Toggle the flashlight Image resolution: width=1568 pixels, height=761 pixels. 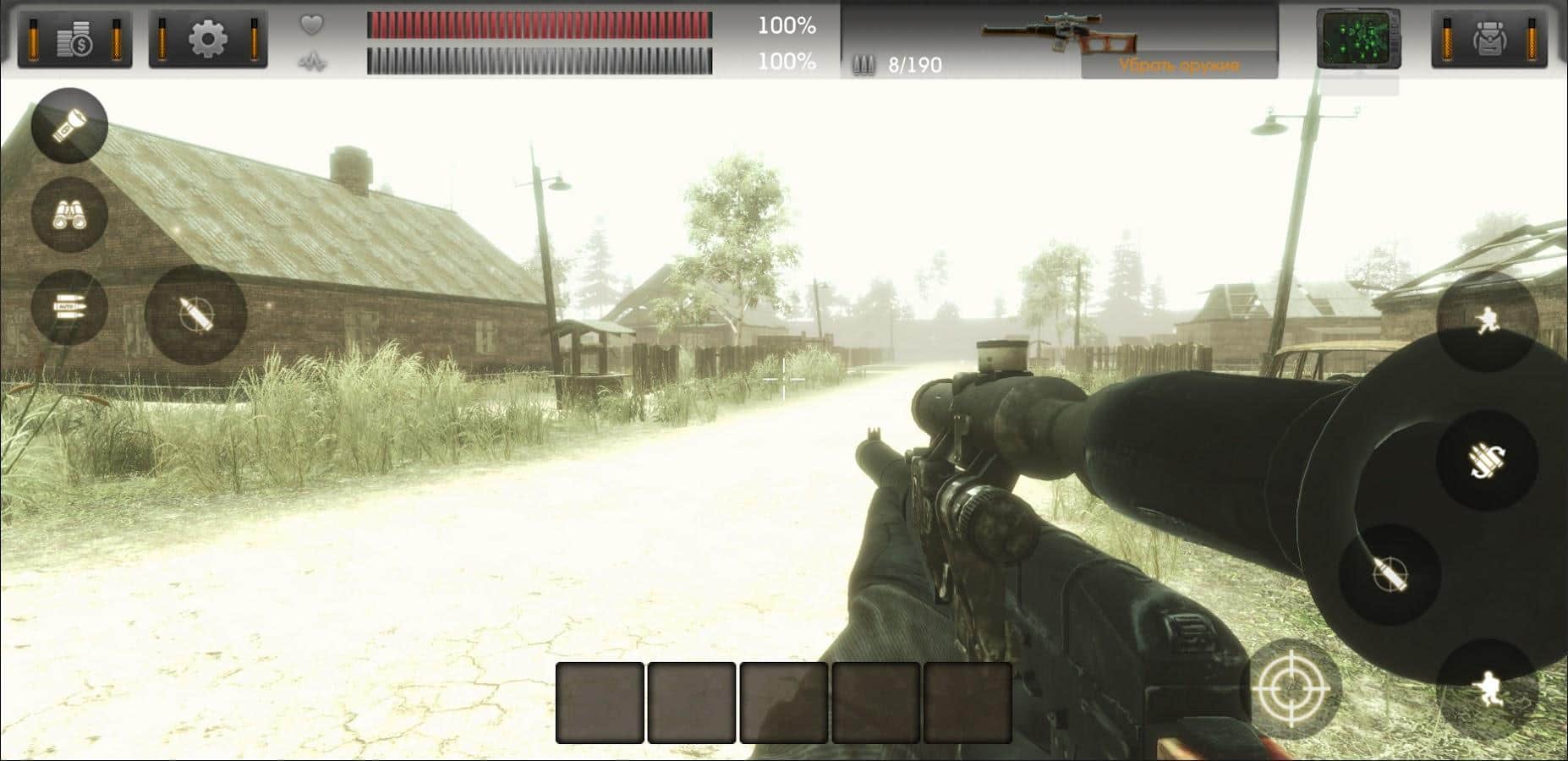click(69, 125)
